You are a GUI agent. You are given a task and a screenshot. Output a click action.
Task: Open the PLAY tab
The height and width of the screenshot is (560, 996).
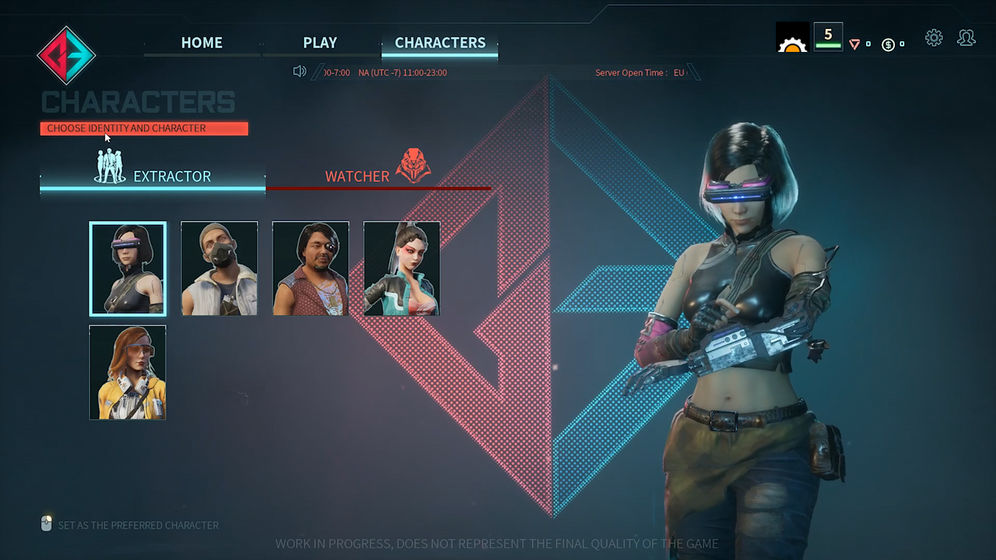(320, 43)
